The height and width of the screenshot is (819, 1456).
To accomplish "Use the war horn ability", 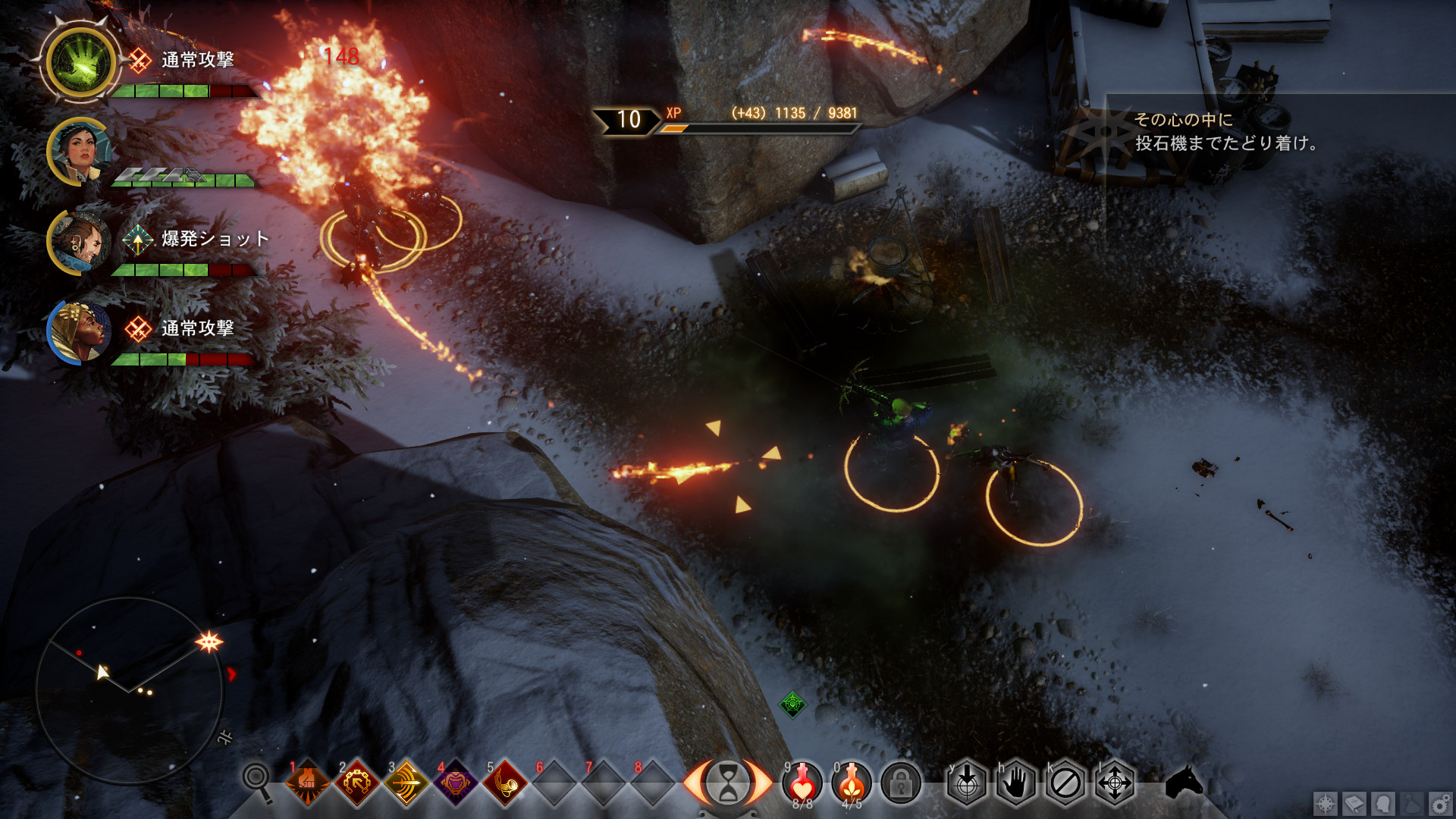I will [x=505, y=783].
